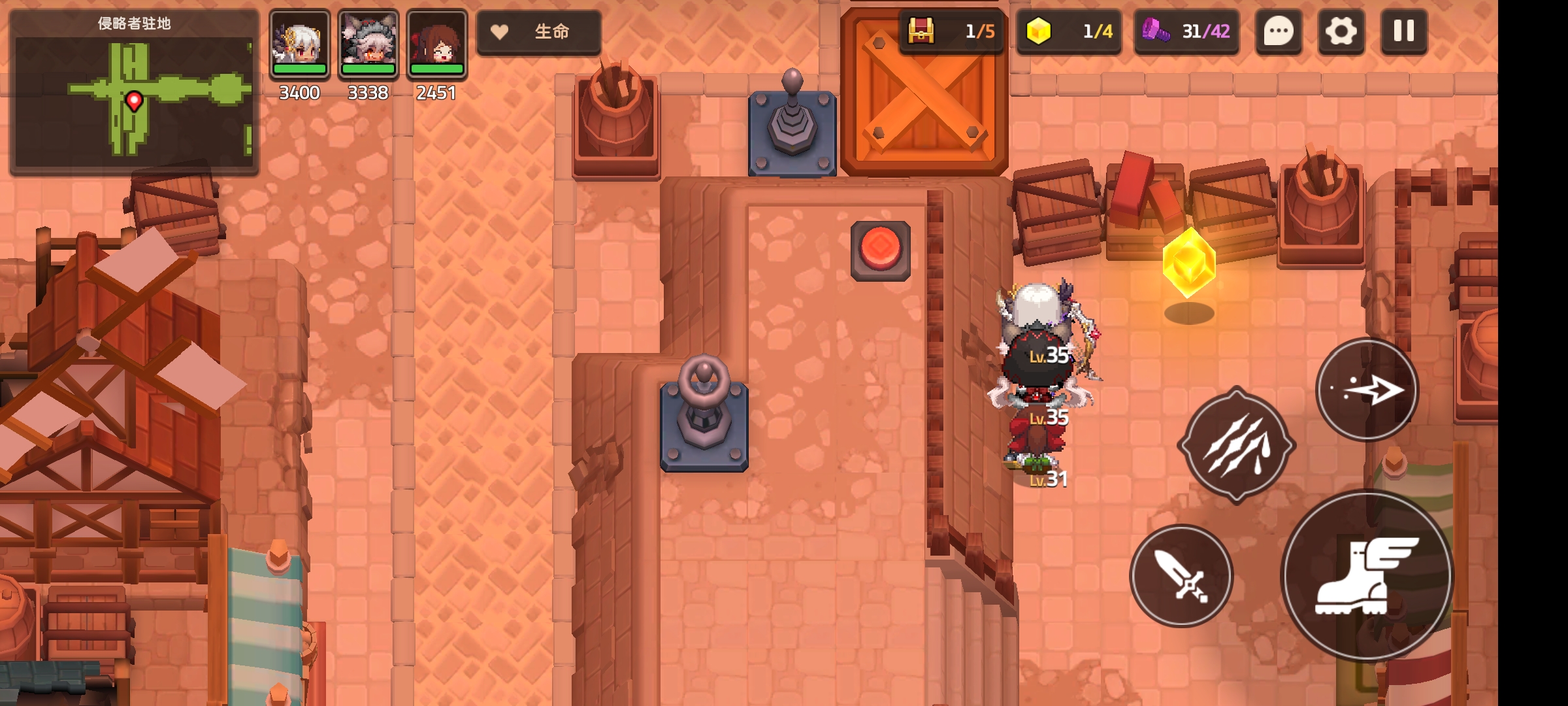Tap the 生命 heart button
Viewport: 1568px width, 706px height.
[x=538, y=31]
